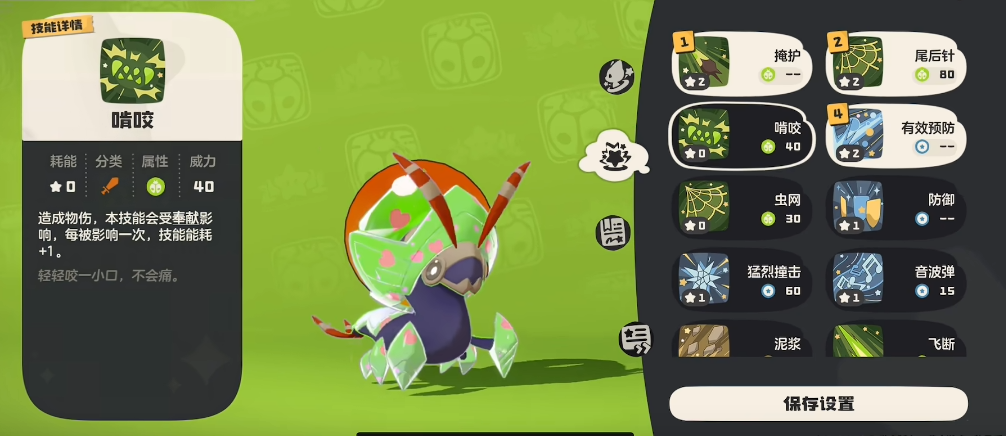Select the 虫网 web skill

[x=741, y=207]
